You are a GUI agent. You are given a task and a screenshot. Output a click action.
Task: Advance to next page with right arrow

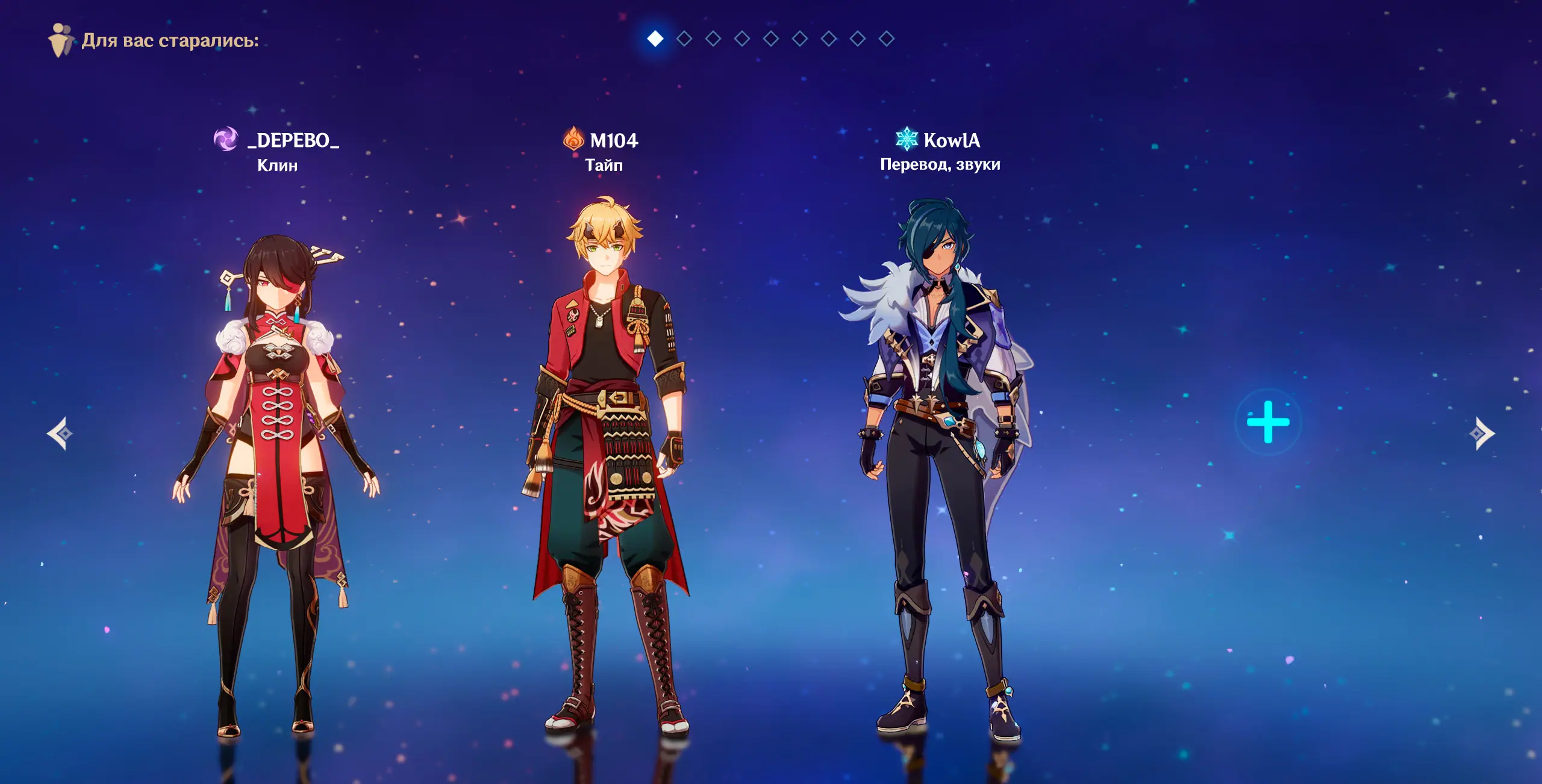point(1482,434)
